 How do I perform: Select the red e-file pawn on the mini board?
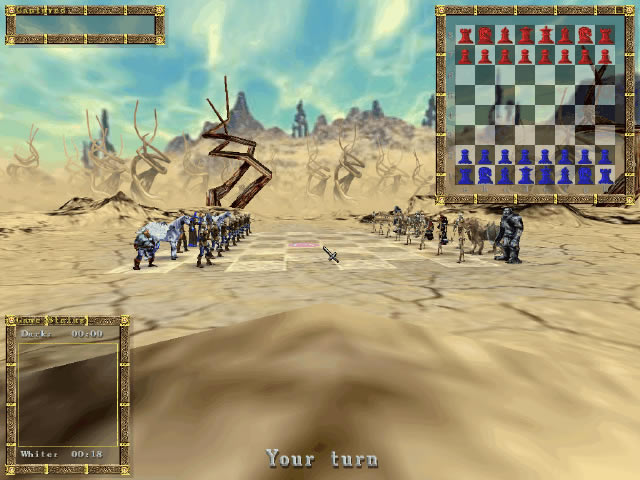click(x=545, y=54)
